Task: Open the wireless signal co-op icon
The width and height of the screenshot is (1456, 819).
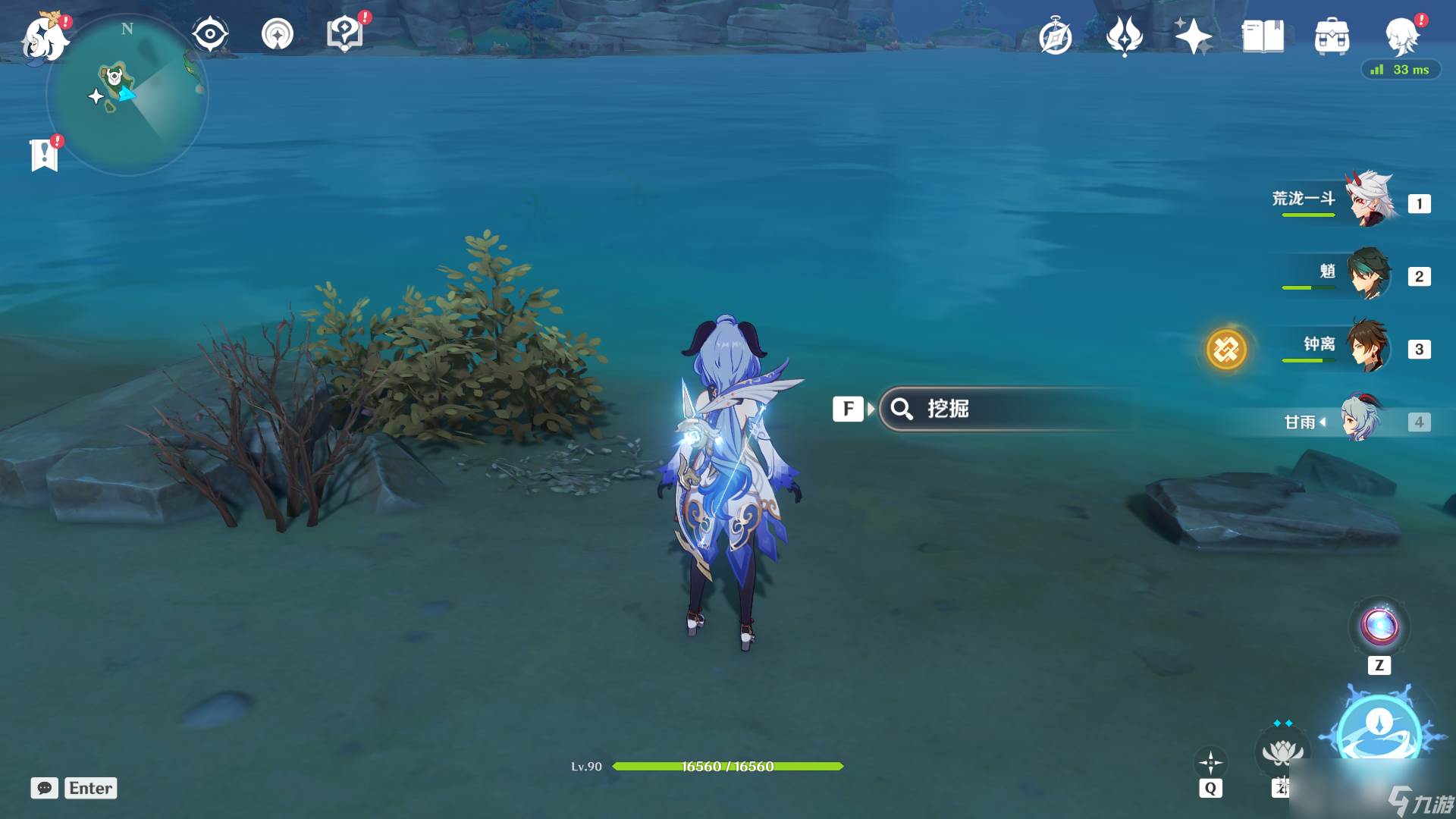Action: pos(277,34)
